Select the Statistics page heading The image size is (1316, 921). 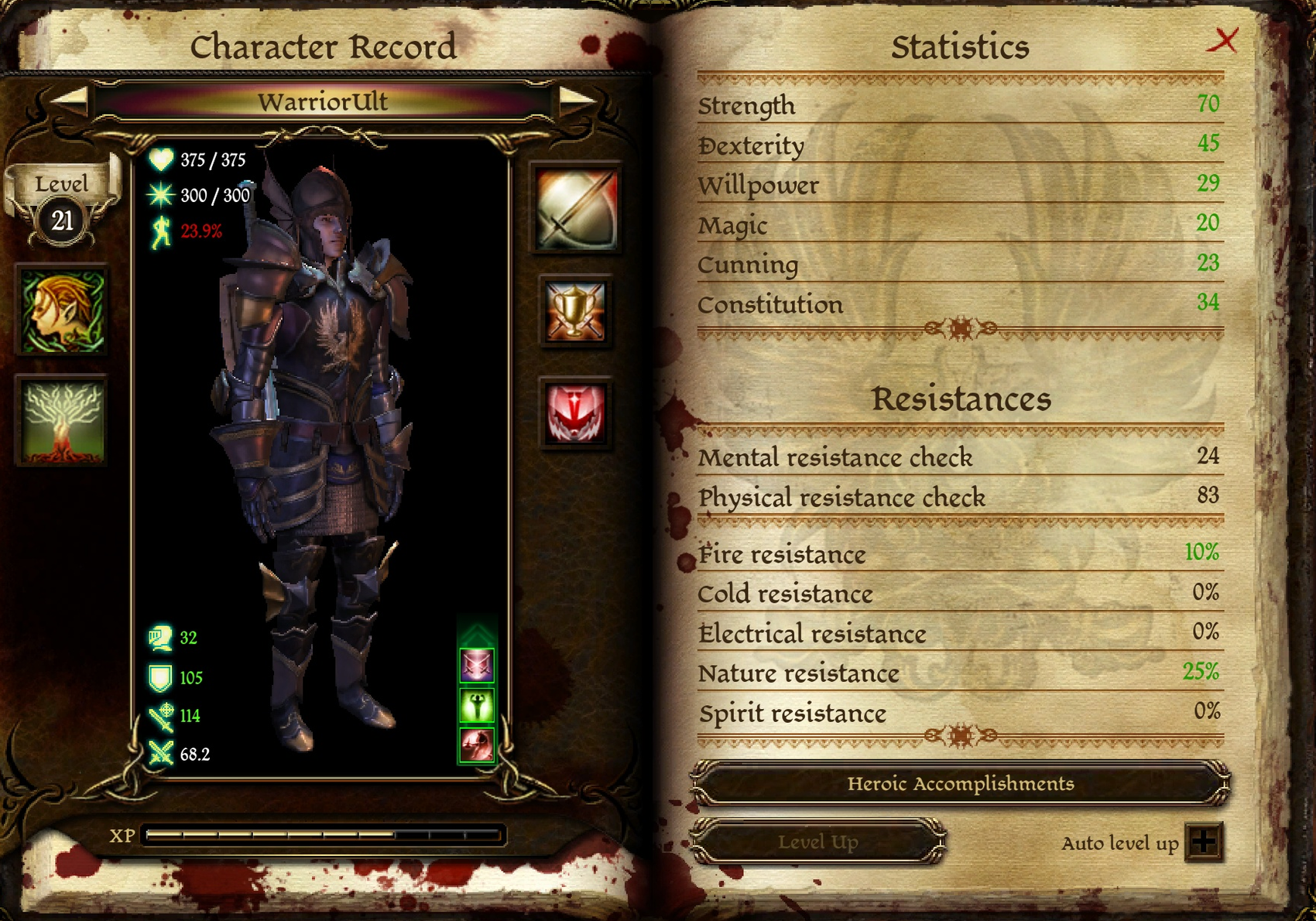(961, 46)
